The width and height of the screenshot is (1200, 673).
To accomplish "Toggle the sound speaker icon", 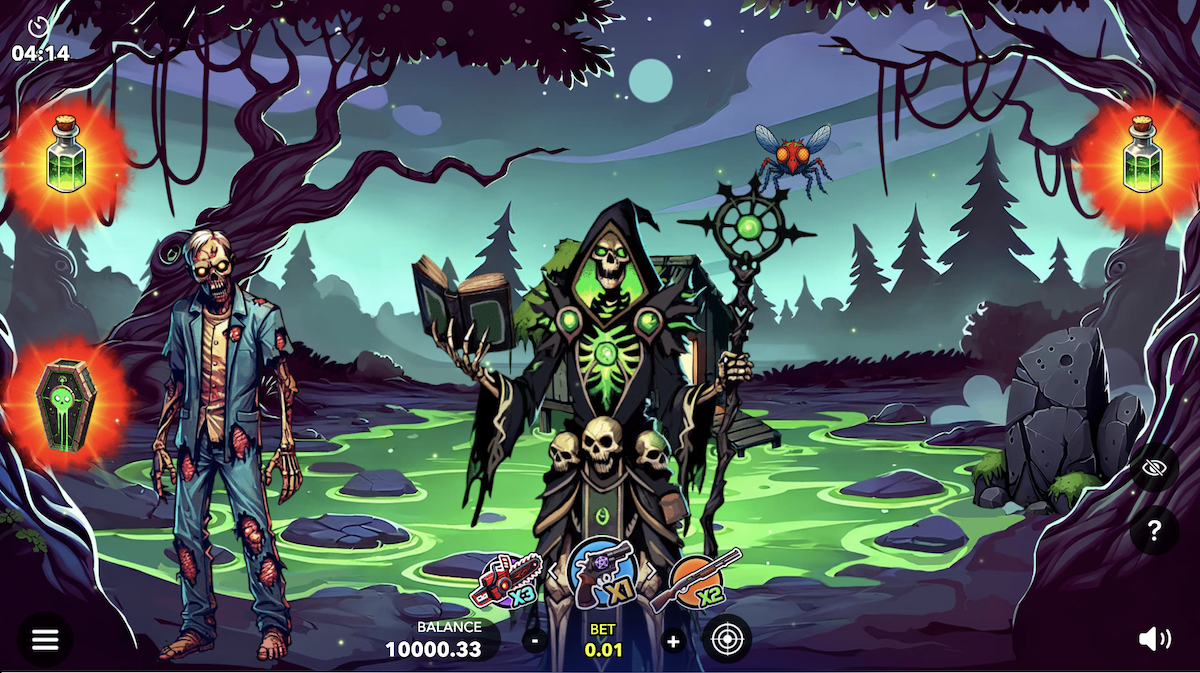I will pos(1154,639).
